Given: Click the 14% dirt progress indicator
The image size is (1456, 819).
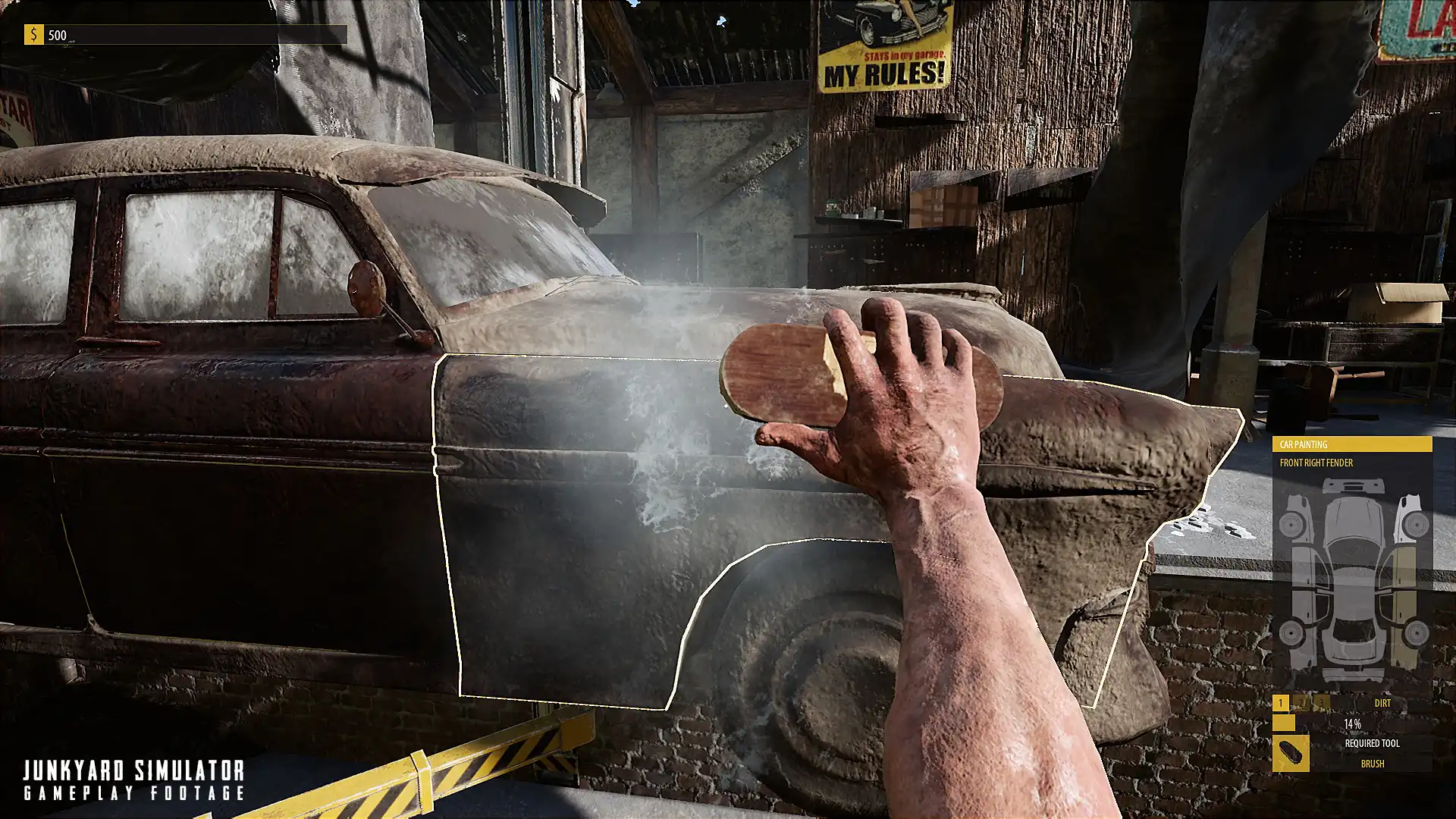Looking at the screenshot, I should tap(1353, 723).
